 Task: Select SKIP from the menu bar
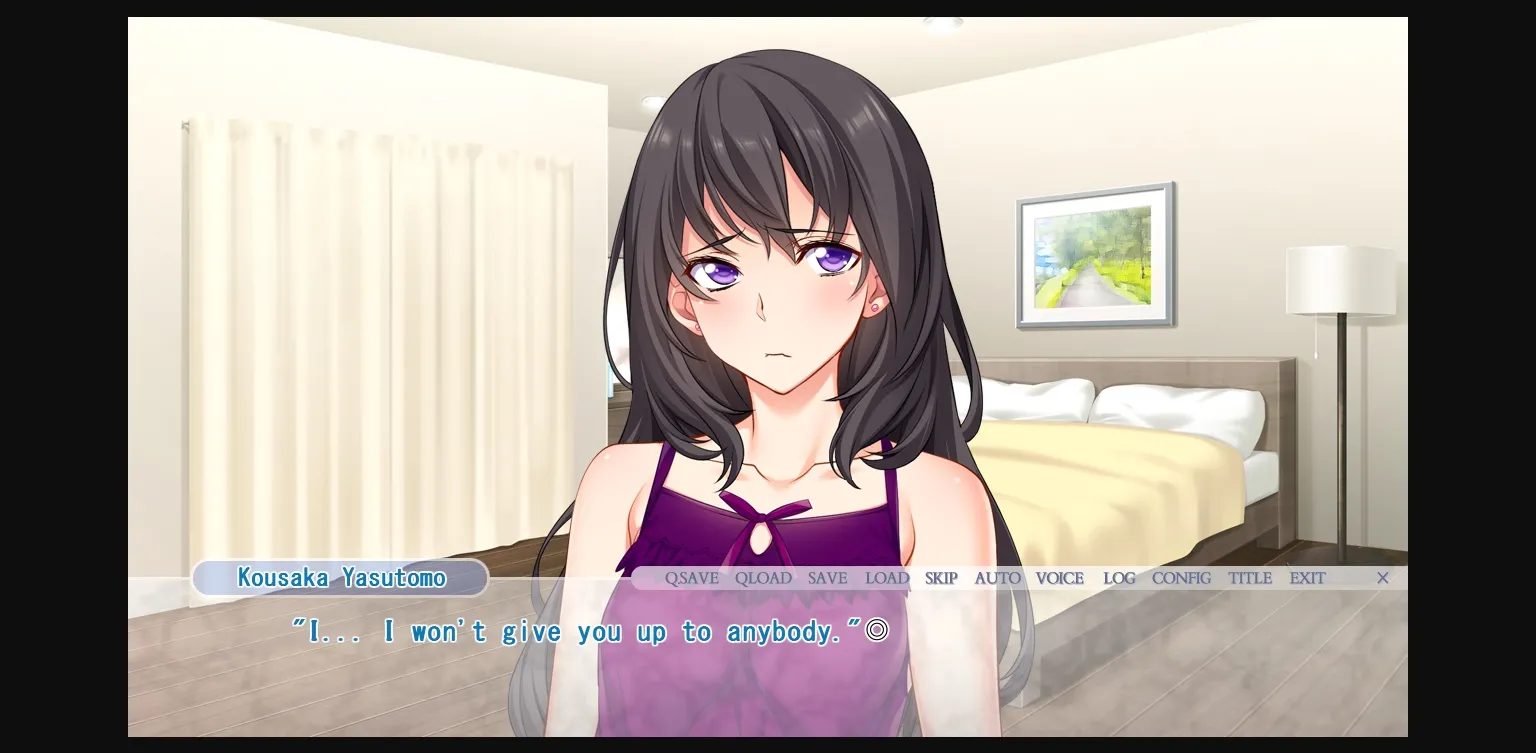(x=940, y=578)
